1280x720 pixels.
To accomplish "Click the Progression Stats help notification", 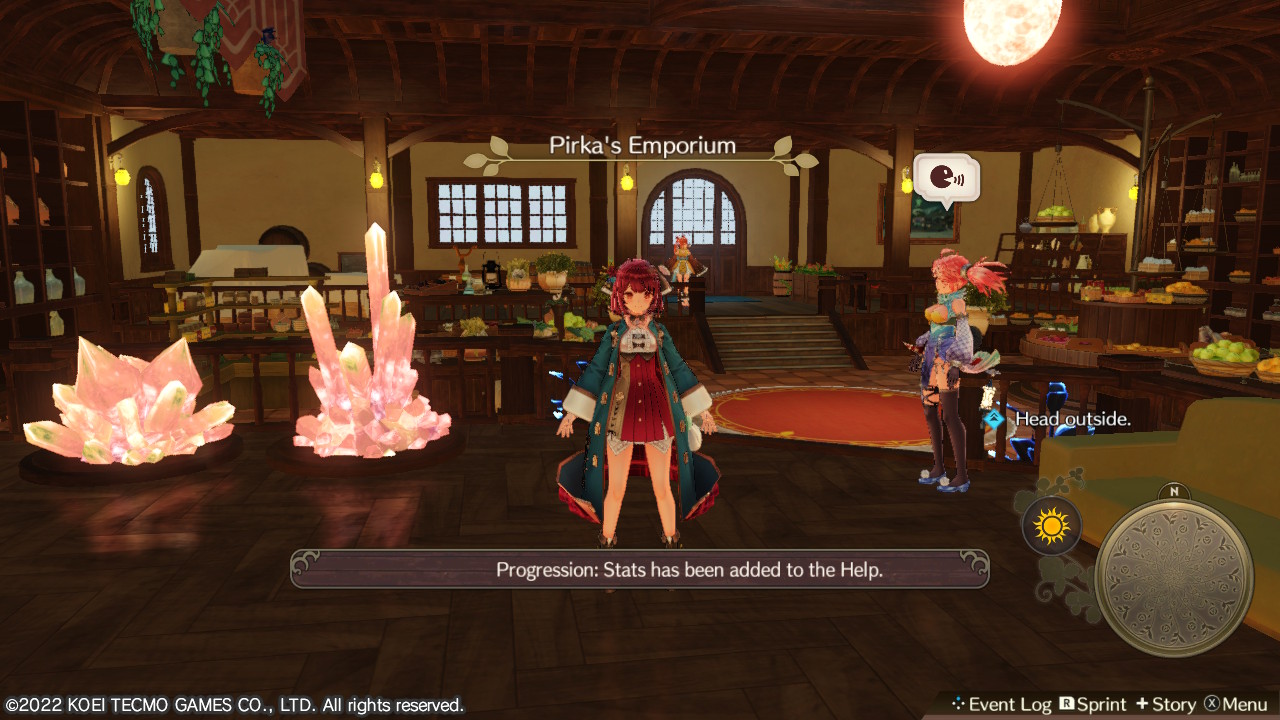I will tap(639, 570).
